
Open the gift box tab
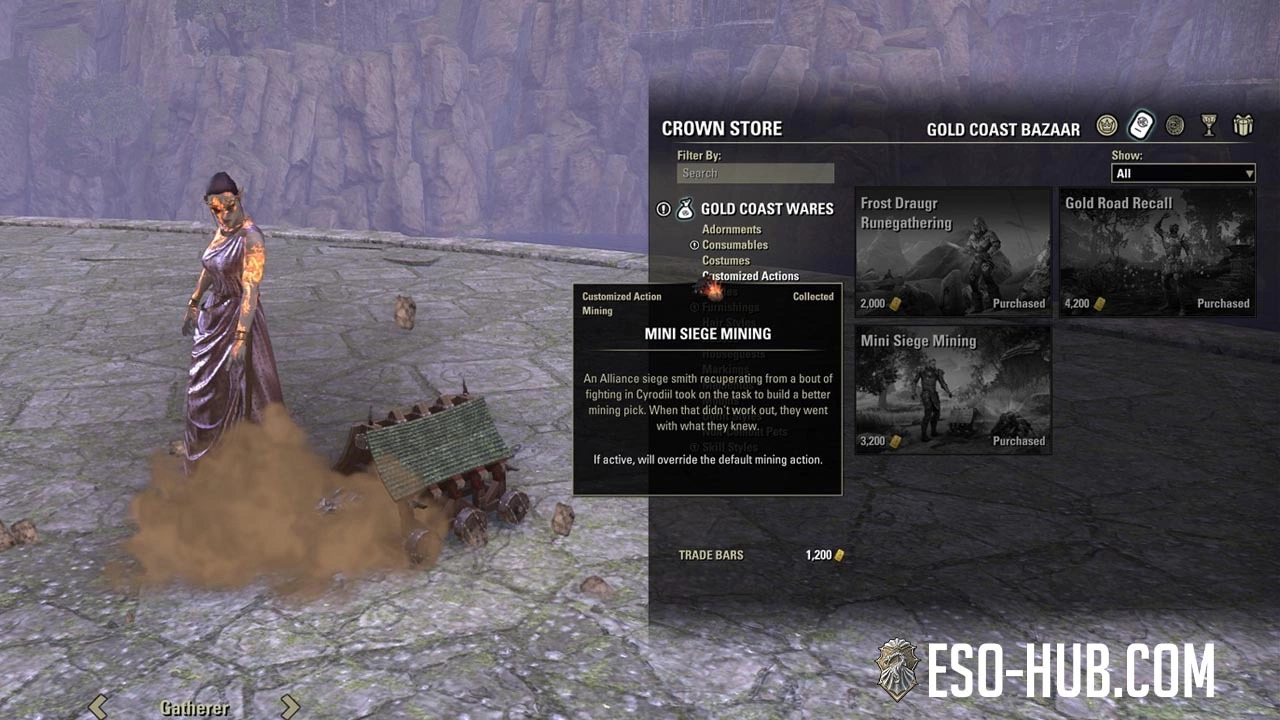[x=1243, y=126]
